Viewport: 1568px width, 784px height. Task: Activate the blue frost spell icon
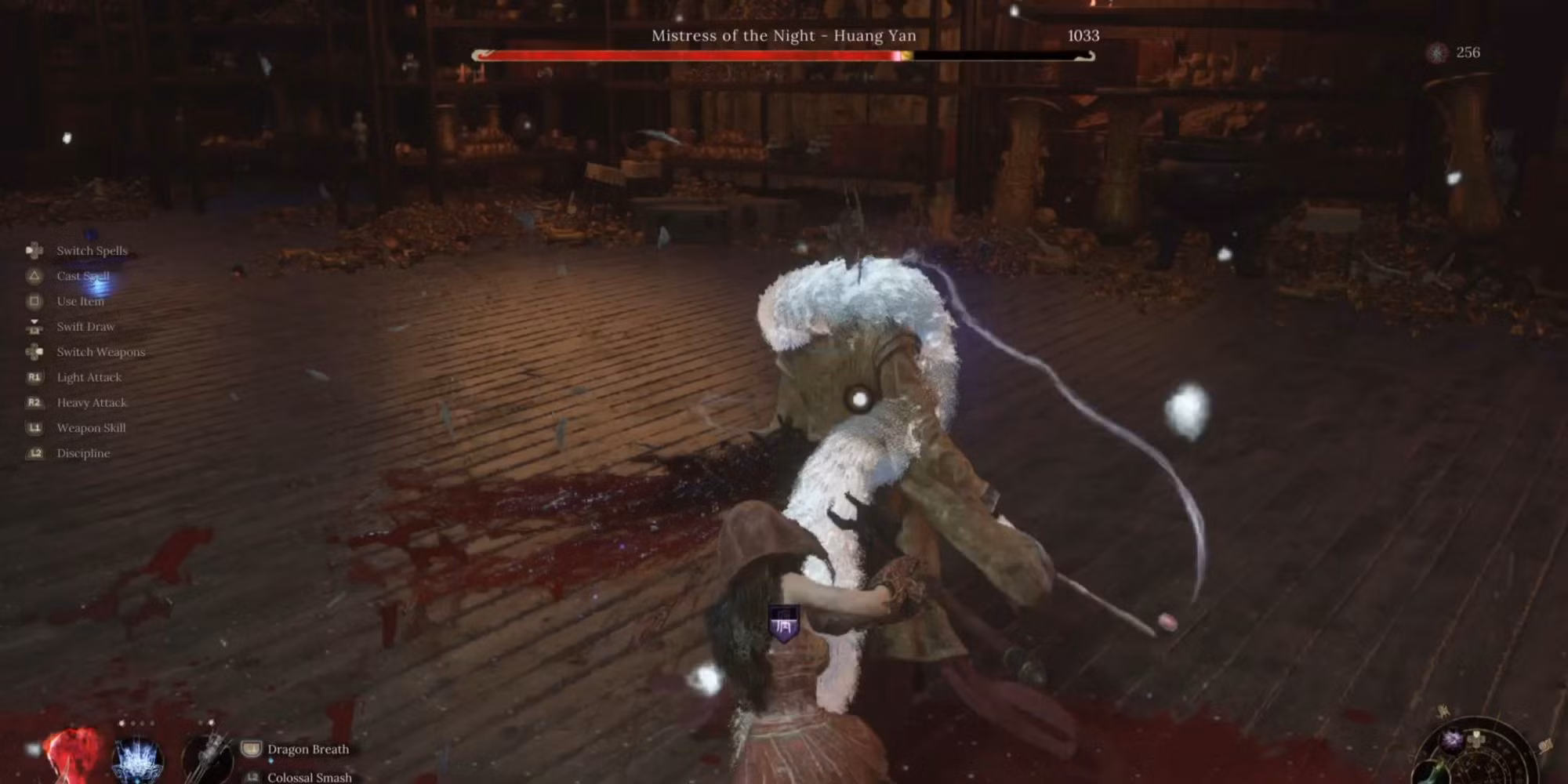pos(138,760)
